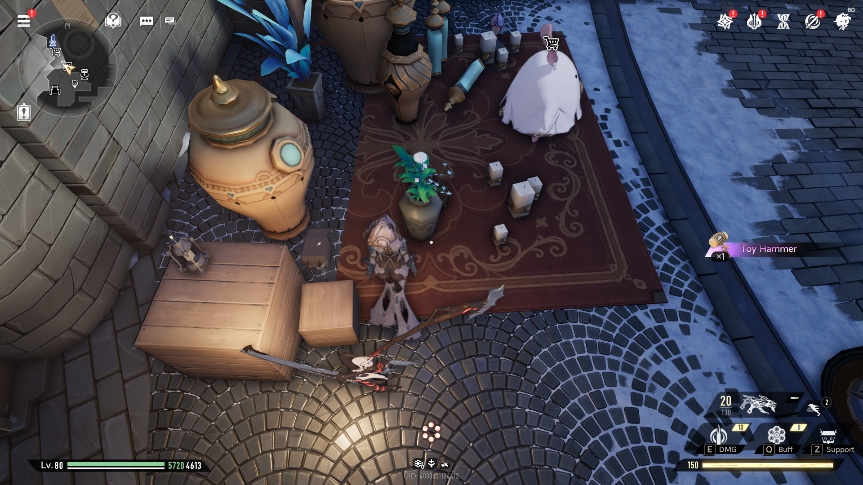
Task: Open the hamburger main menu
Action: point(24,20)
